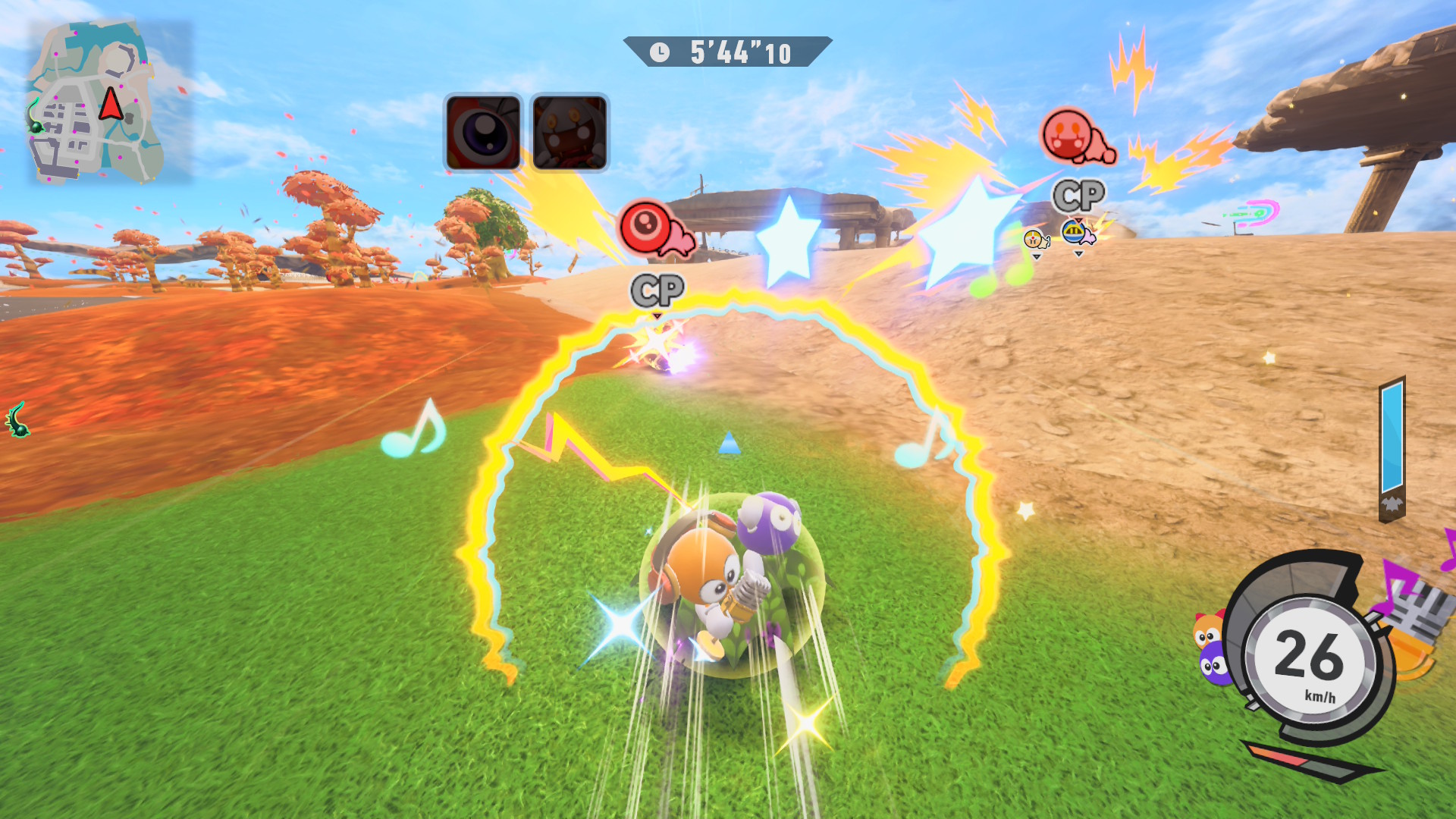Select the dark eyeball item slot
Viewport: 1456px width, 819px height.
click(483, 133)
